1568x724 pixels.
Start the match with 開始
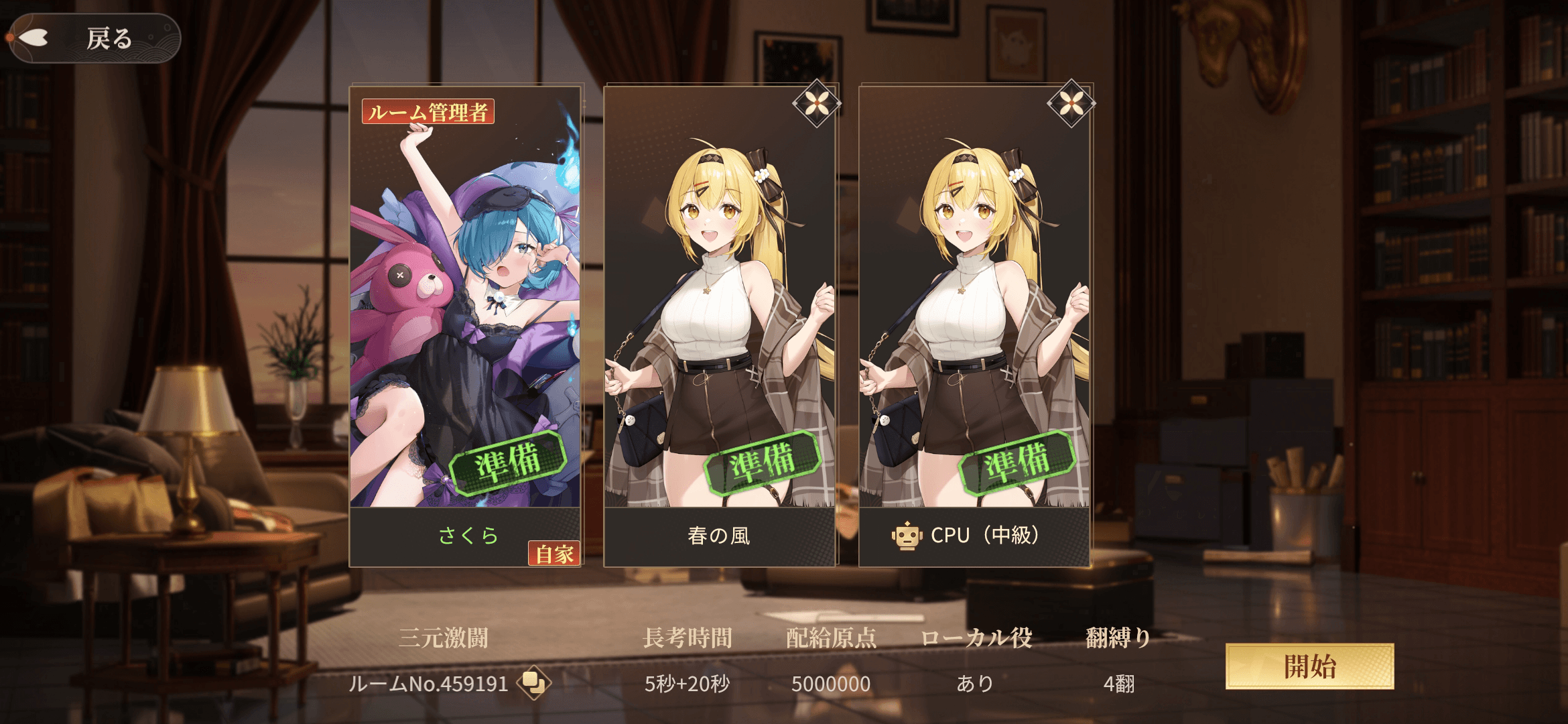tap(1309, 666)
